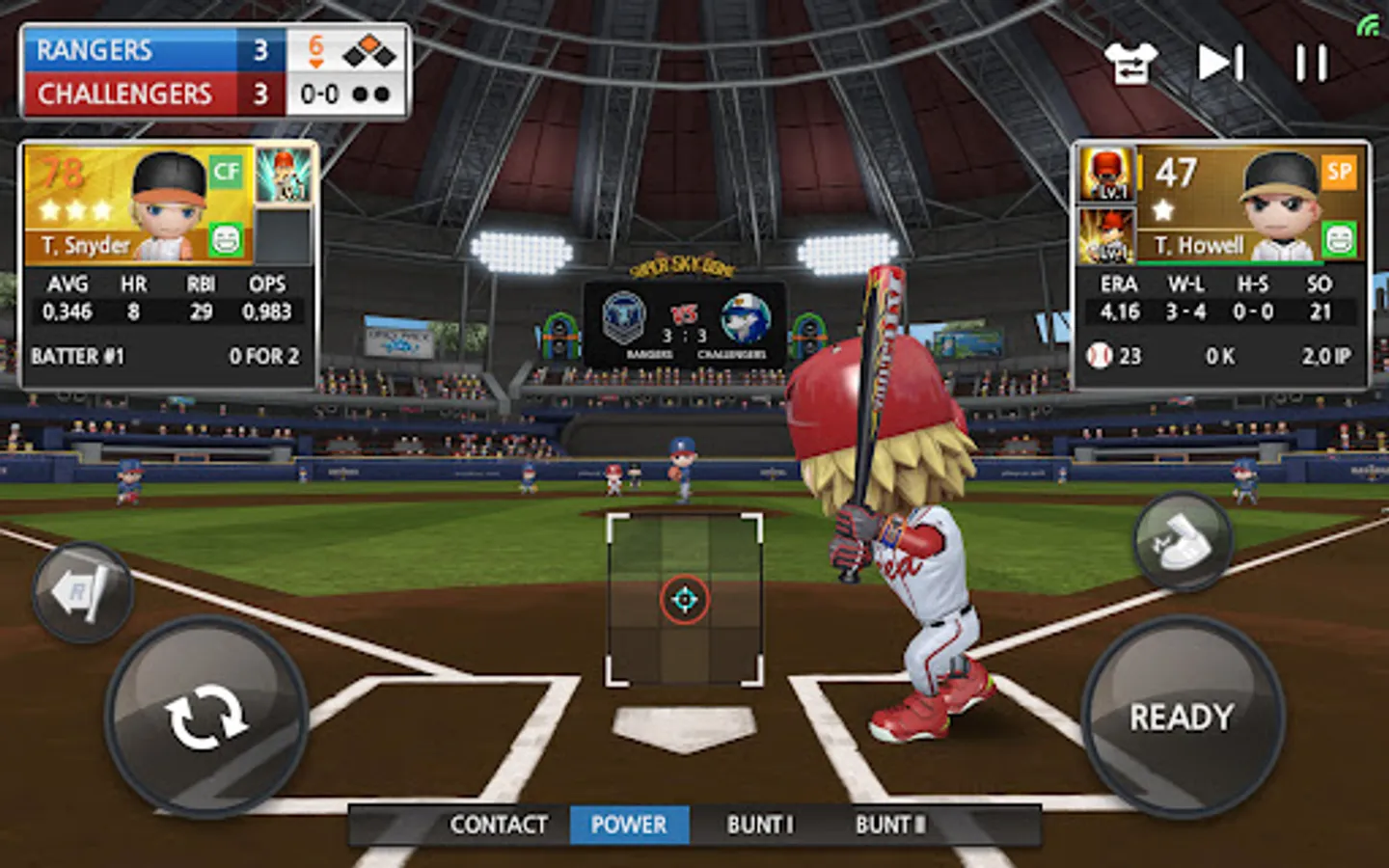The image size is (1389, 868).
Task: Open the player substitution jersey icon
Action: [1130, 64]
